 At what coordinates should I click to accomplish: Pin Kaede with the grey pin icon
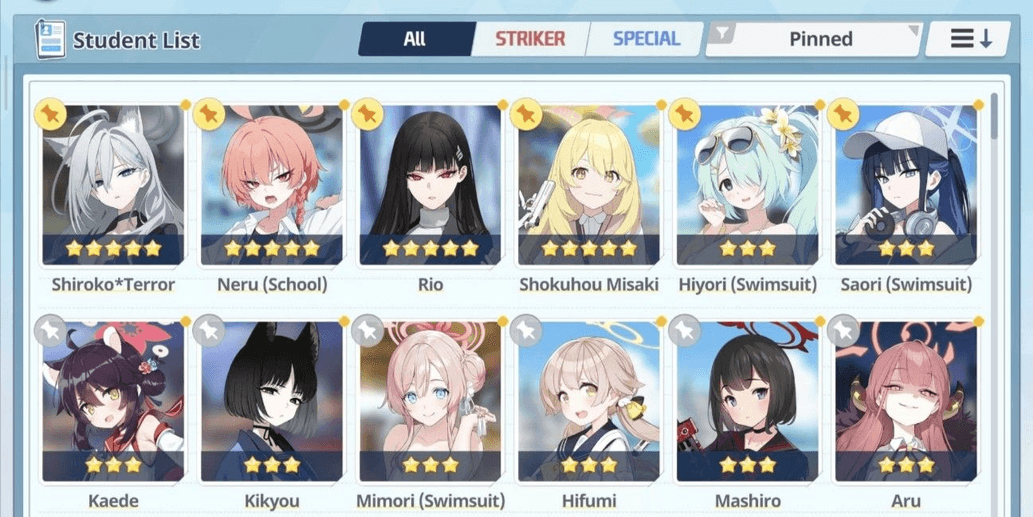tap(50, 330)
